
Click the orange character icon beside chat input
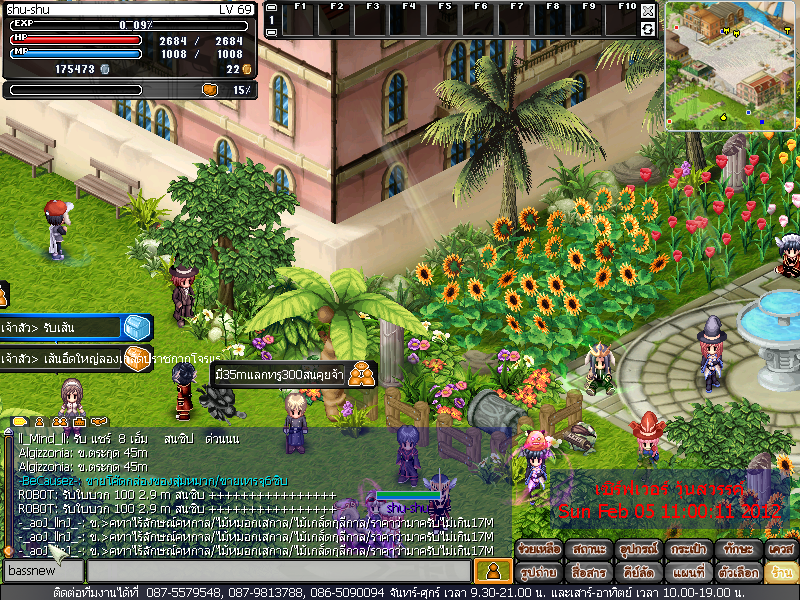492,571
